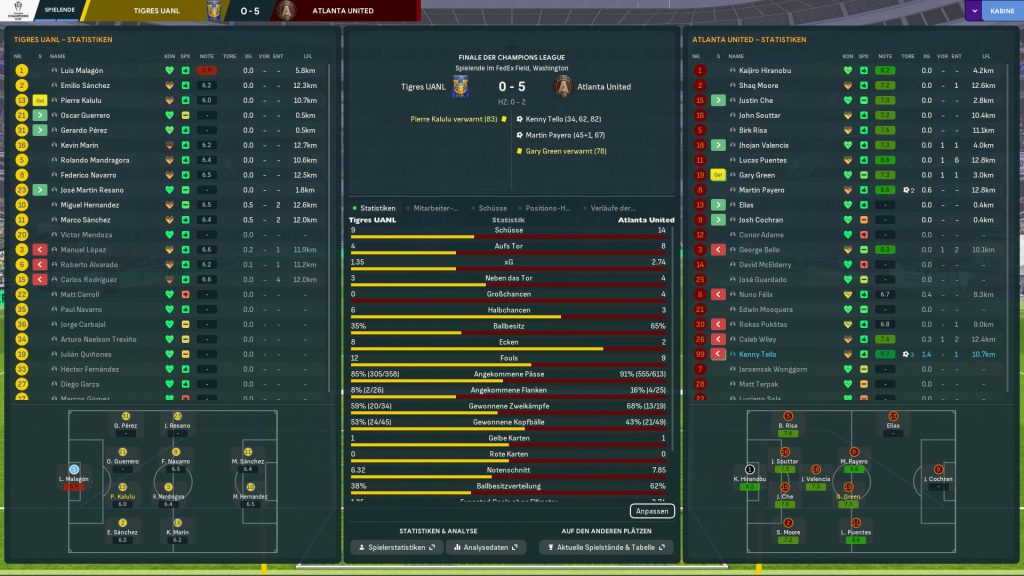Open Tigres UANL club name in match header
The image size is (1024, 576).
click(x=423, y=87)
